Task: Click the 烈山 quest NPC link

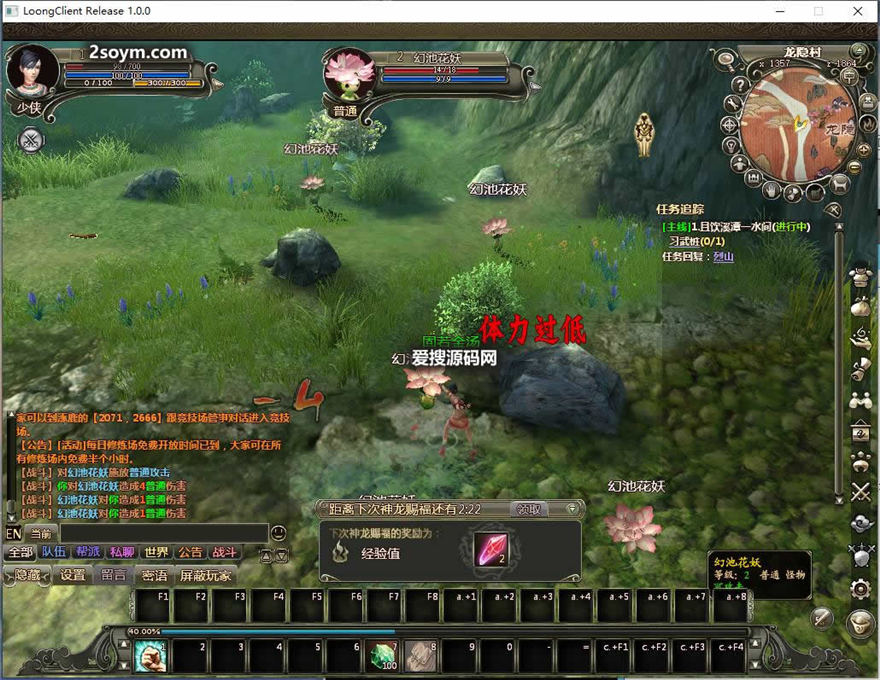Action: point(723,257)
